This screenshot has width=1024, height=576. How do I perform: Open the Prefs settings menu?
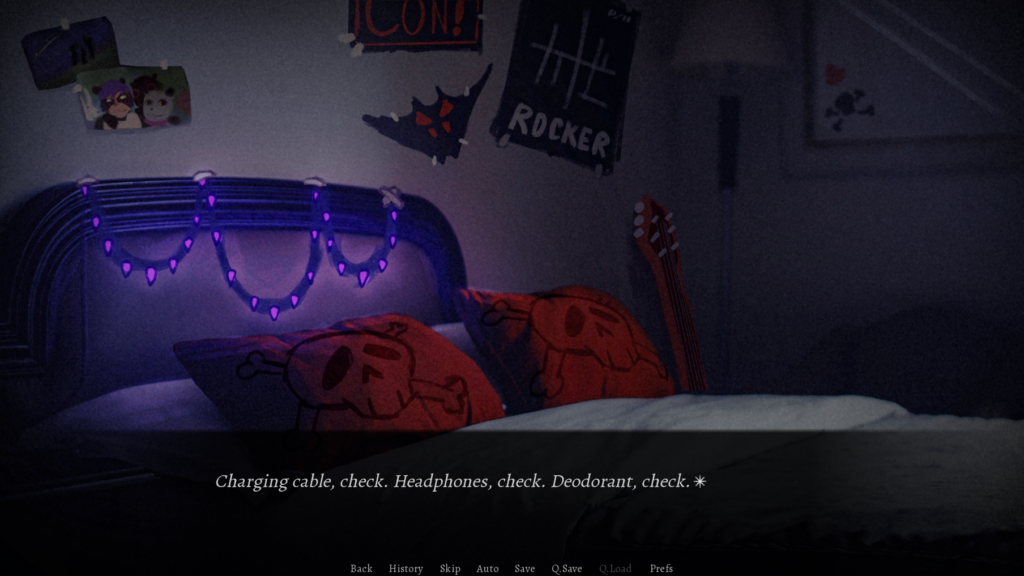(661, 568)
